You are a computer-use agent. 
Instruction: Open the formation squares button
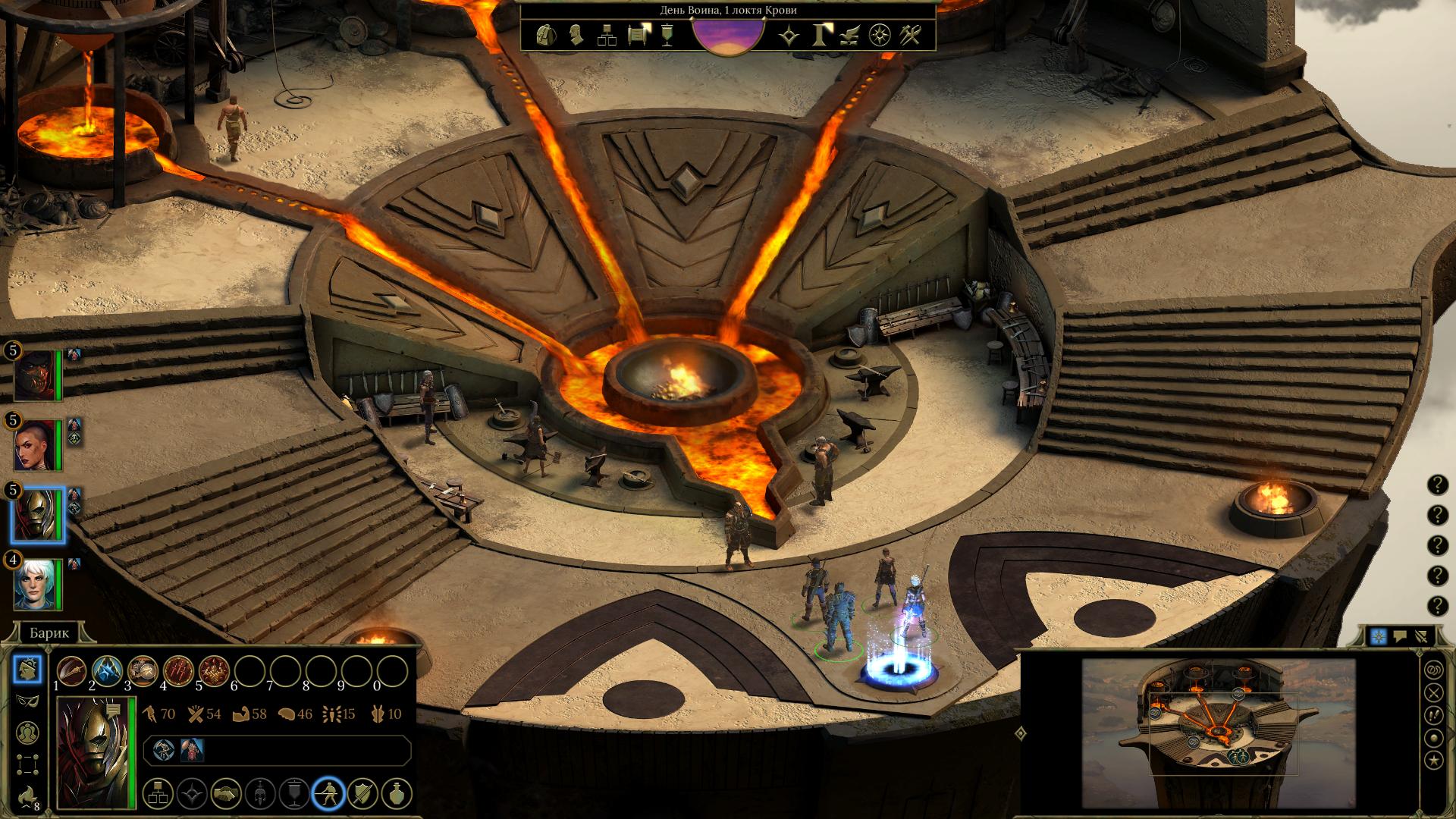tap(28, 764)
